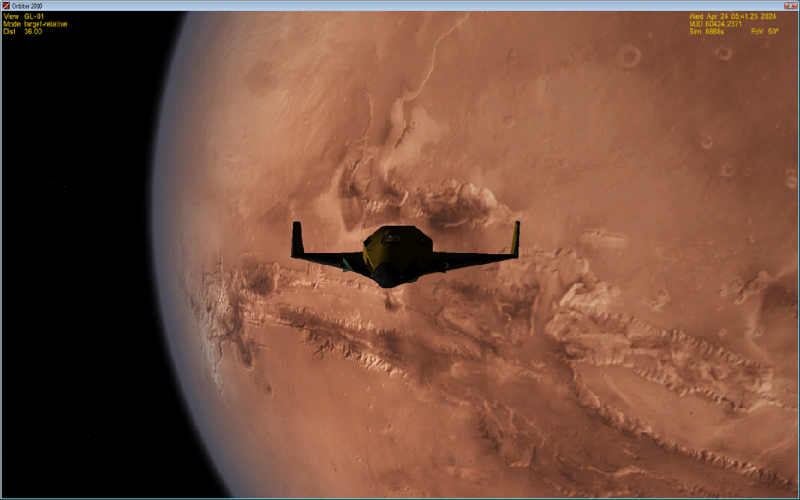The width and height of the screenshot is (800, 500).
Task: Open the Orbiter window system menu icon
Action: coord(6,5)
